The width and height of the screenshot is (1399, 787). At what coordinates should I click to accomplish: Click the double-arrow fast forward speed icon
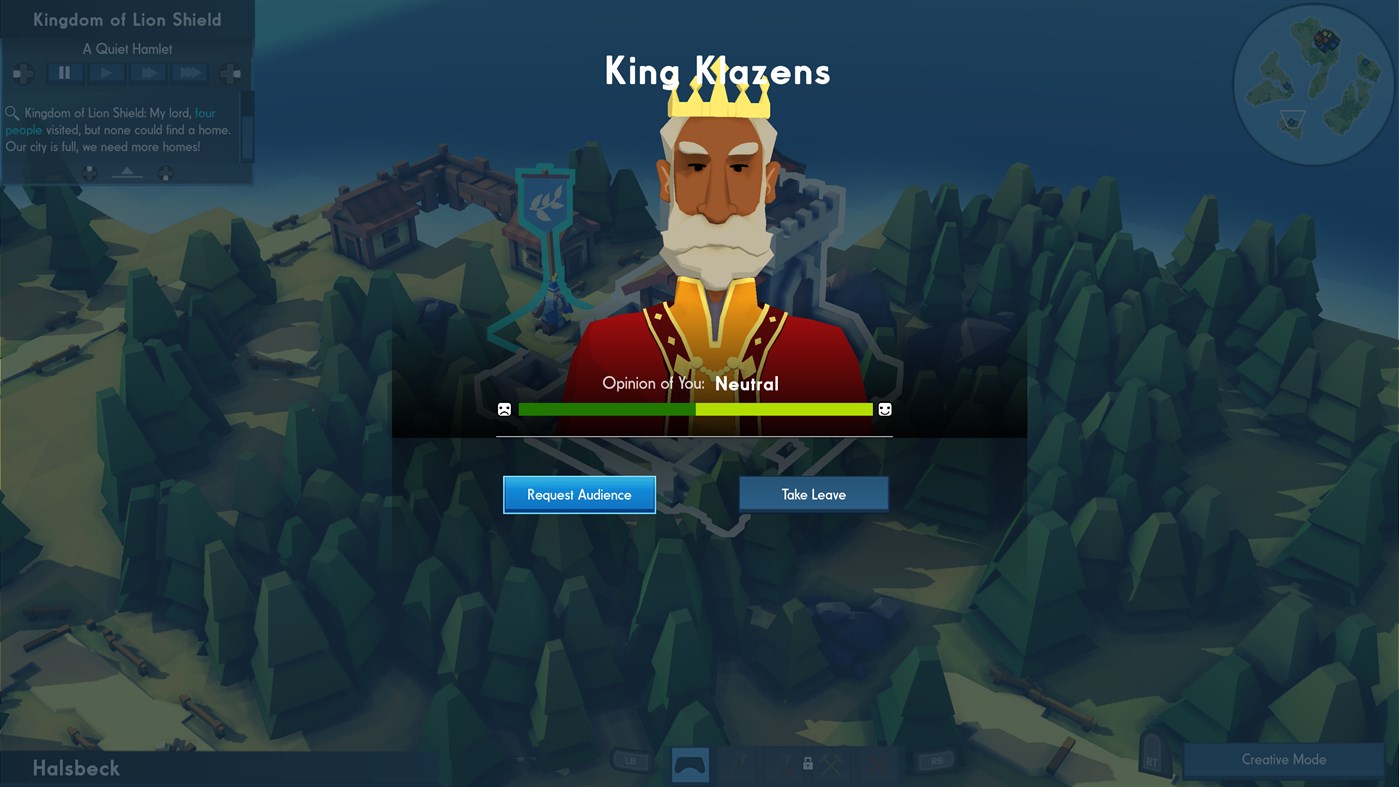pos(148,72)
